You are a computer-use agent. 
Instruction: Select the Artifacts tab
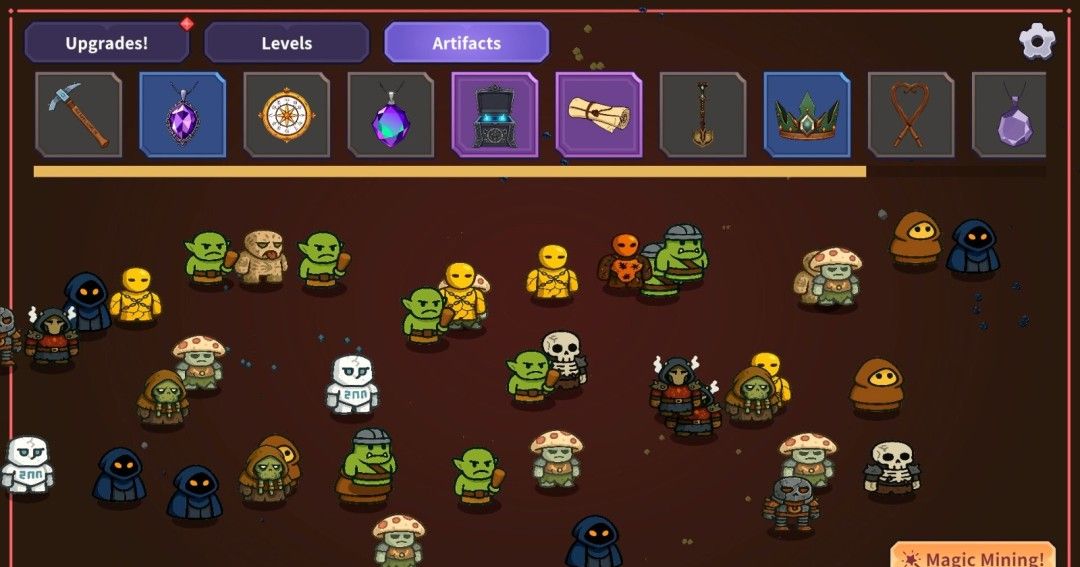click(x=467, y=43)
